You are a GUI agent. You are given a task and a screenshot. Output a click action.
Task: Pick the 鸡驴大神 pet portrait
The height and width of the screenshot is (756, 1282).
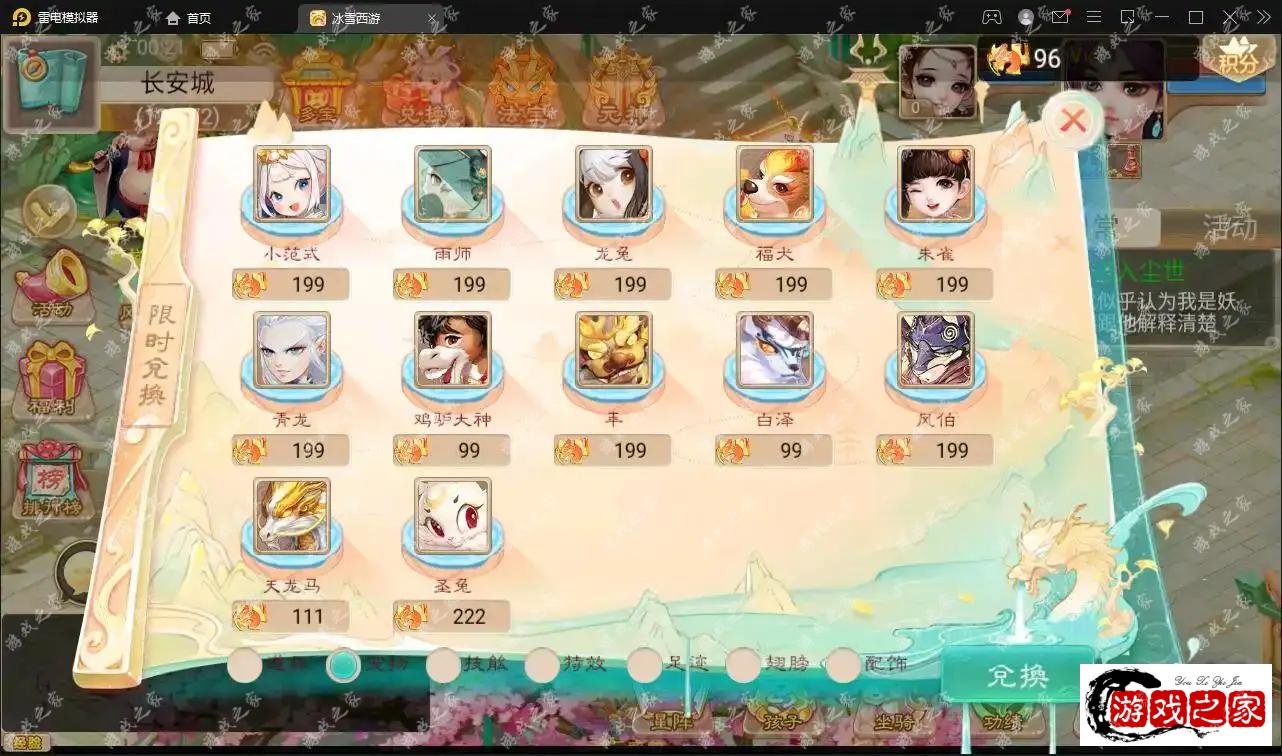click(x=452, y=350)
